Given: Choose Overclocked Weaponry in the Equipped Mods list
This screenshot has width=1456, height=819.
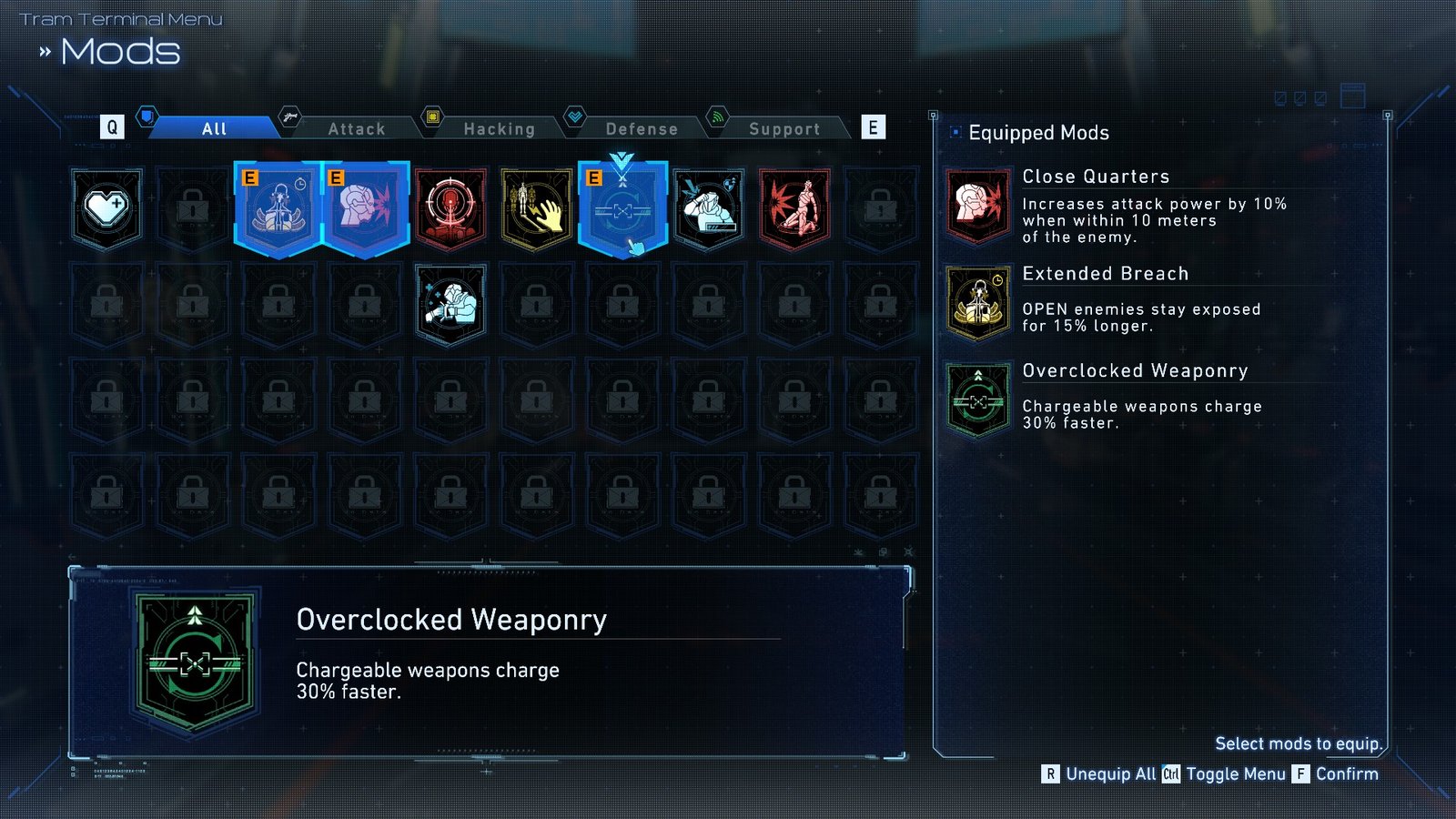Looking at the screenshot, I should 1135,370.
